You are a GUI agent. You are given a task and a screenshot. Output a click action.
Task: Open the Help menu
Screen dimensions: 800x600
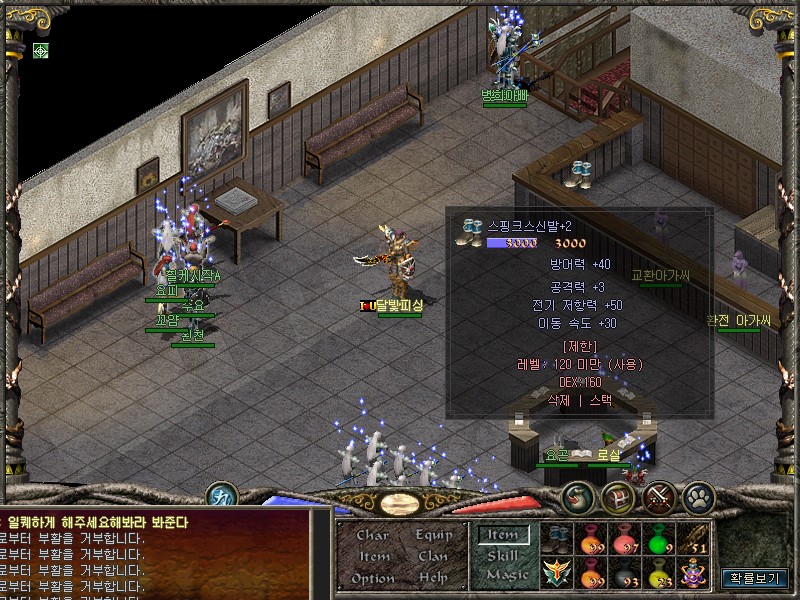433,578
